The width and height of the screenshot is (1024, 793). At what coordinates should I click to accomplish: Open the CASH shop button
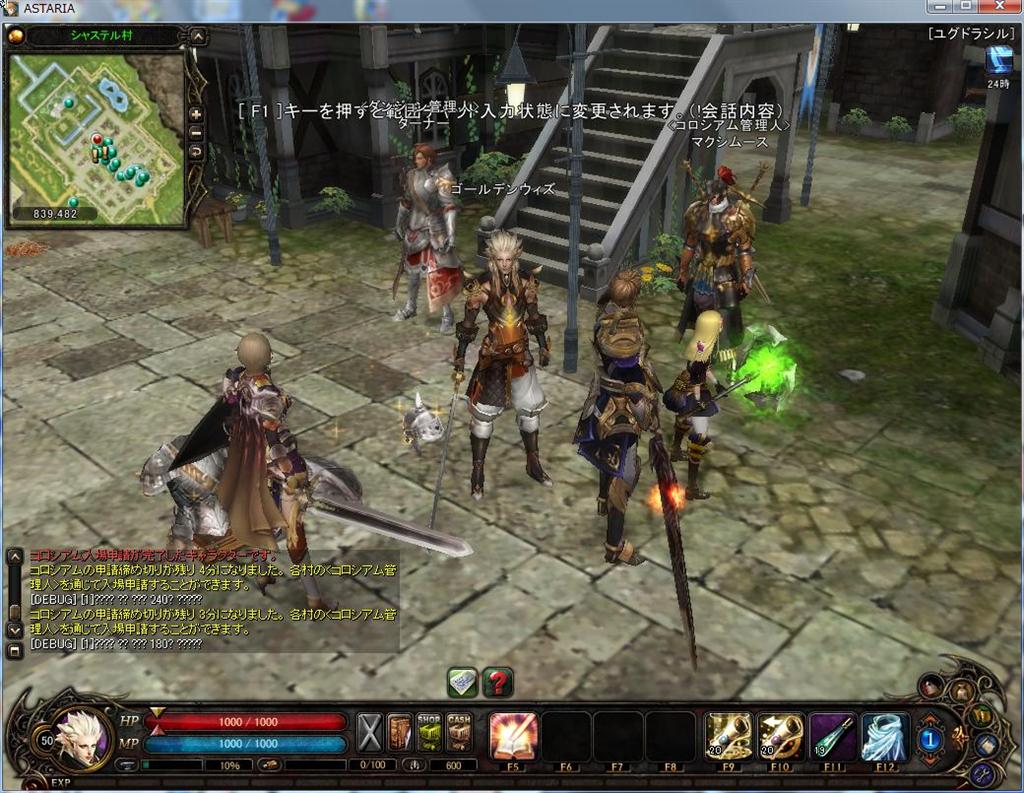[x=459, y=733]
